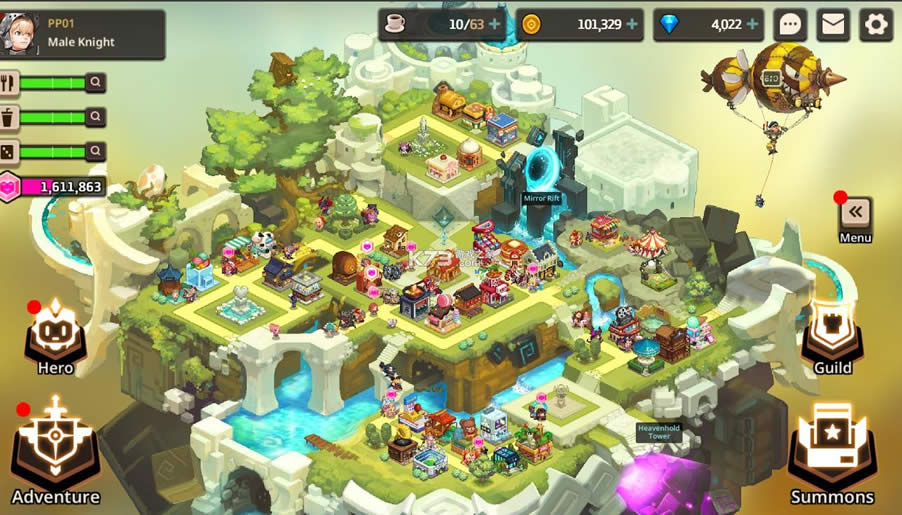
Task: Open the Guild panel
Action: [832, 336]
